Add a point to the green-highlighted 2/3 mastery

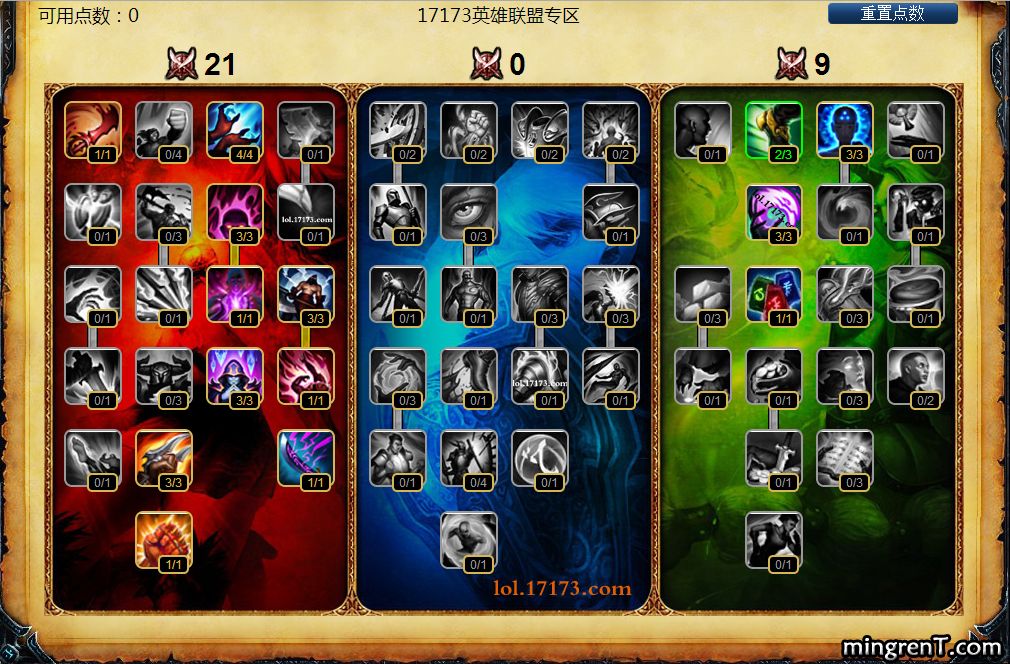coord(774,130)
